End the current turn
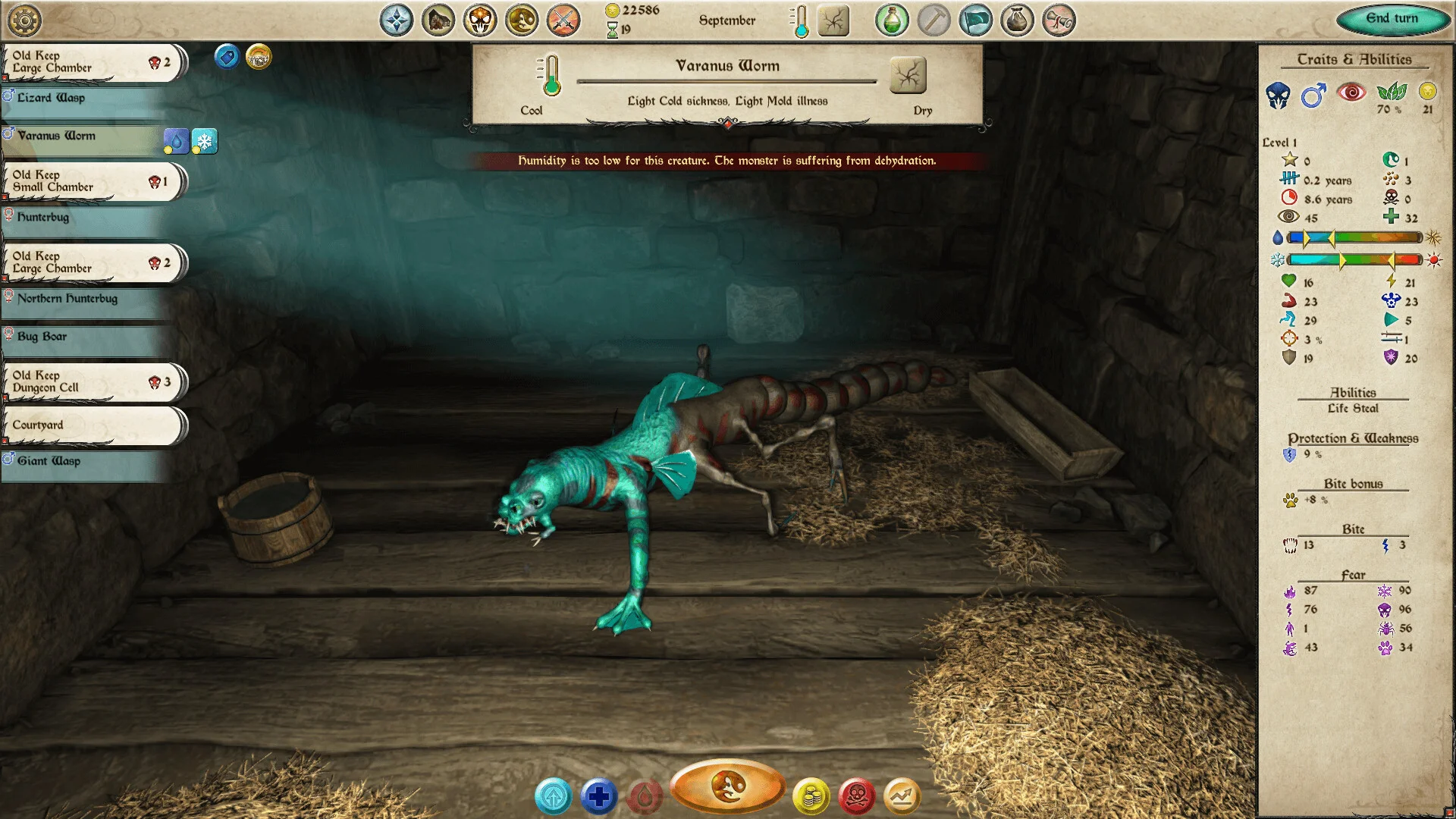This screenshot has height=819, width=1456. [x=1392, y=19]
